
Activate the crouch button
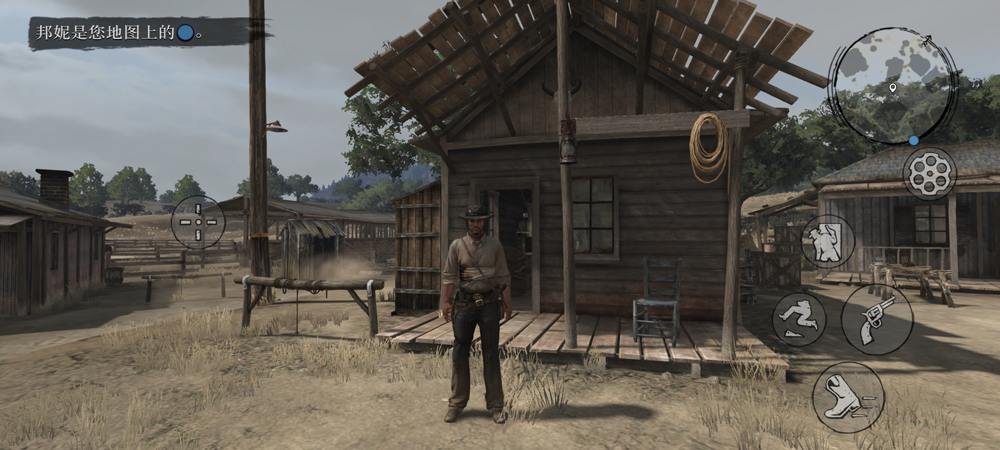[x=799, y=319]
